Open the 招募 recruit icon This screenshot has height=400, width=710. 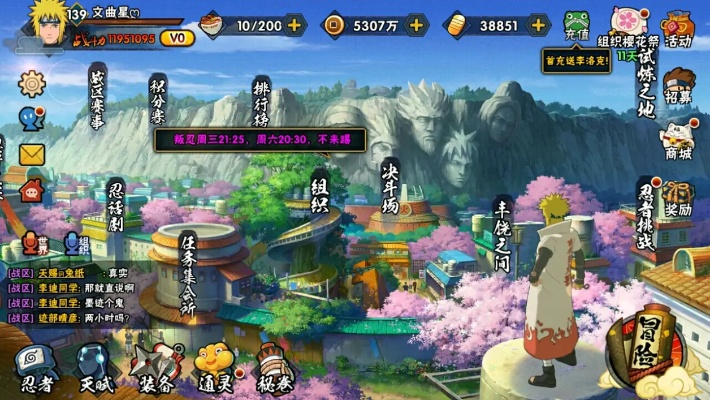679,87
